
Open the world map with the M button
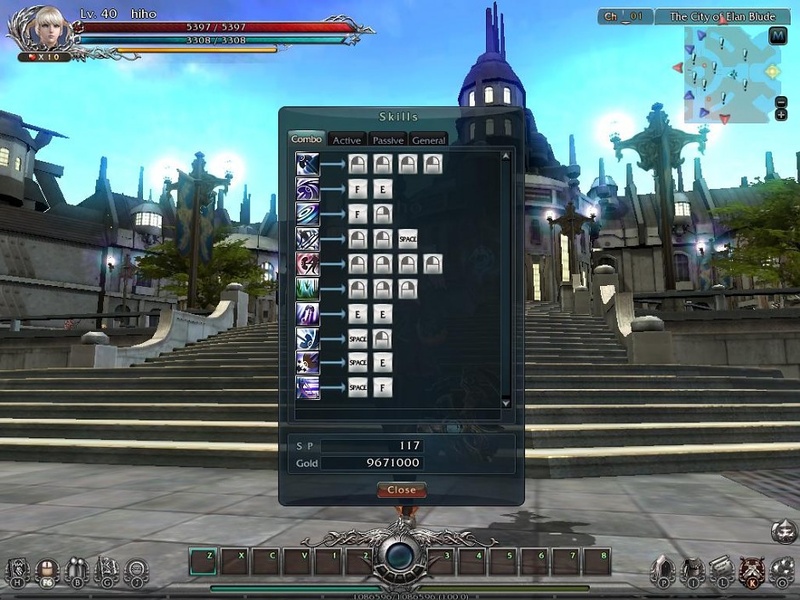(x=780, y=35)
